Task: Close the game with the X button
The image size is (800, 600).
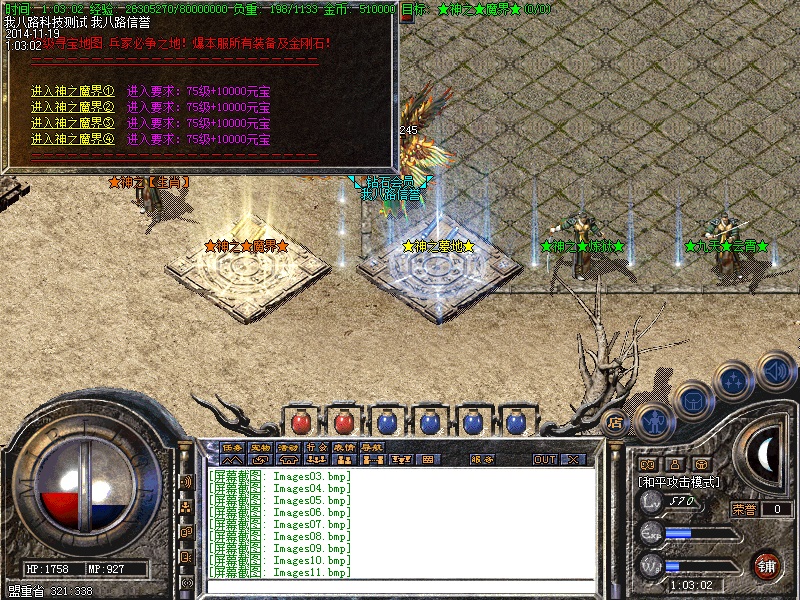Action: [x=573, y=460]
